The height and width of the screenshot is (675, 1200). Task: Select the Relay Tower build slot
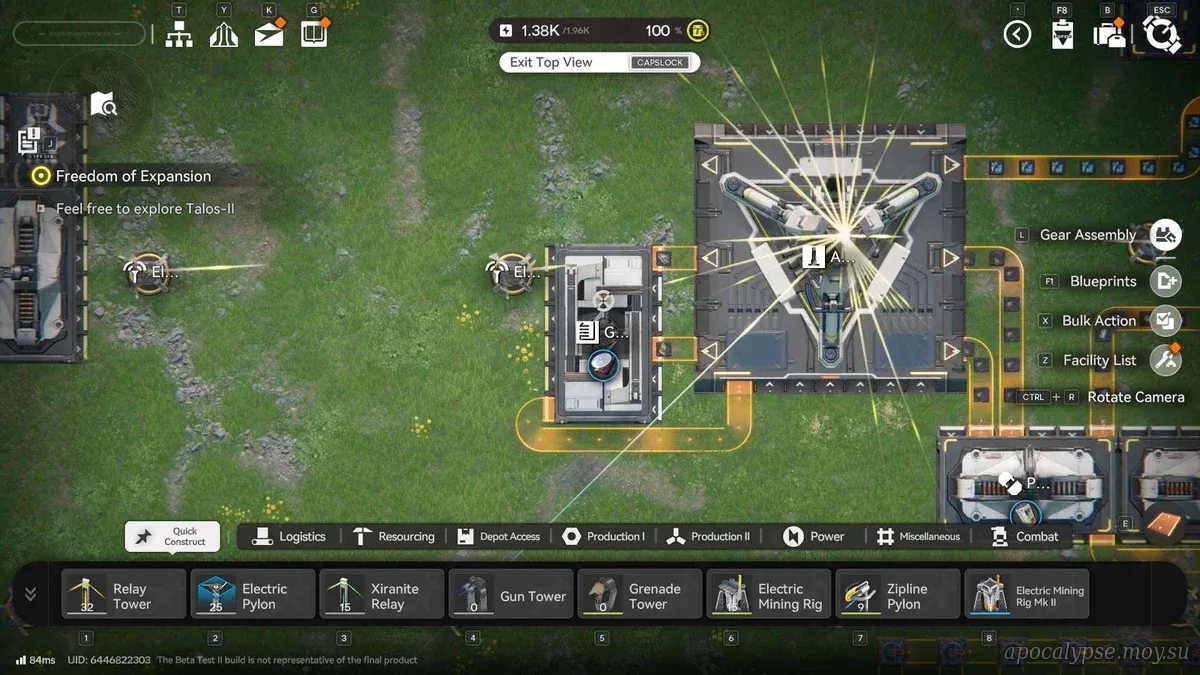point(124,596)
